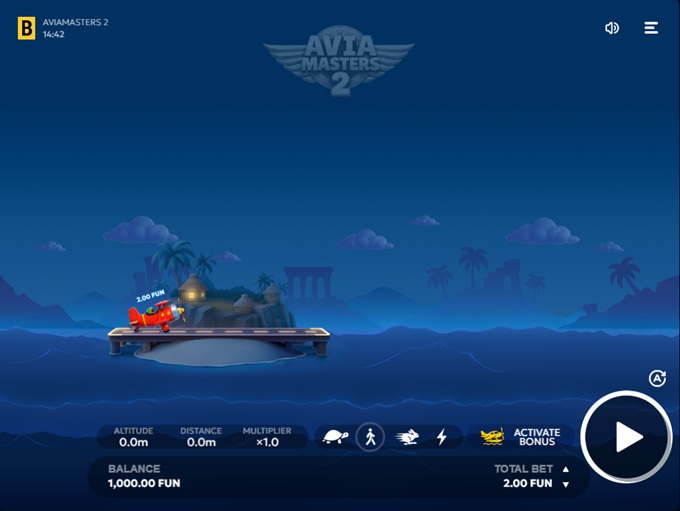Increase total bet with up arrow
Viewport: 680px width, 511px height.
click(x=565, y=469)
